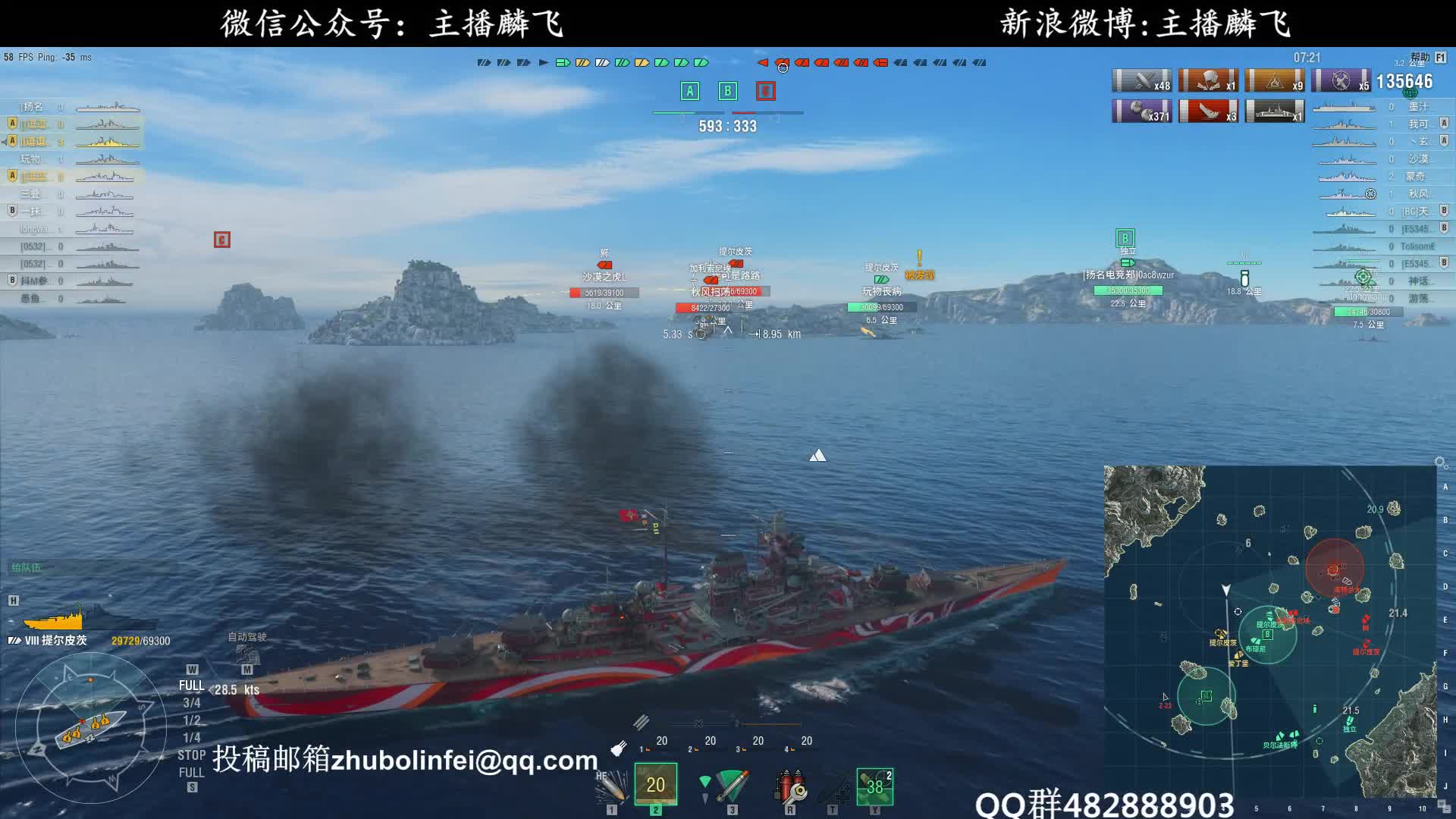Click the secondary battery hits ribbon x371

click(1144, 111)
